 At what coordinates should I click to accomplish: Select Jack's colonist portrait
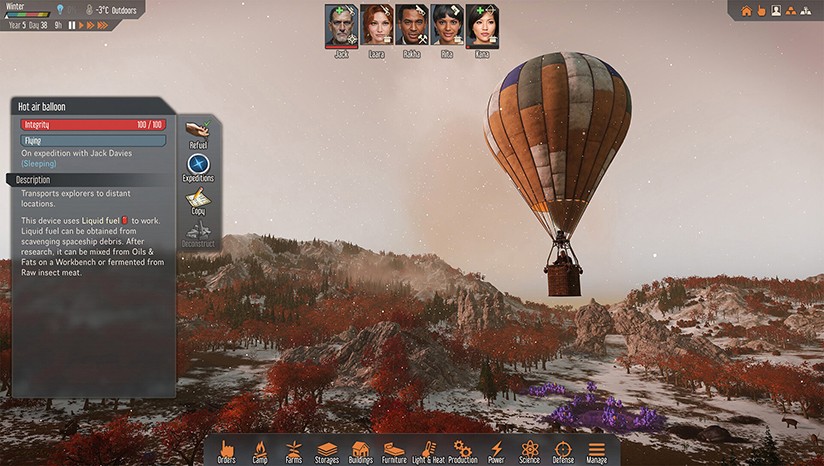[341, 26]
